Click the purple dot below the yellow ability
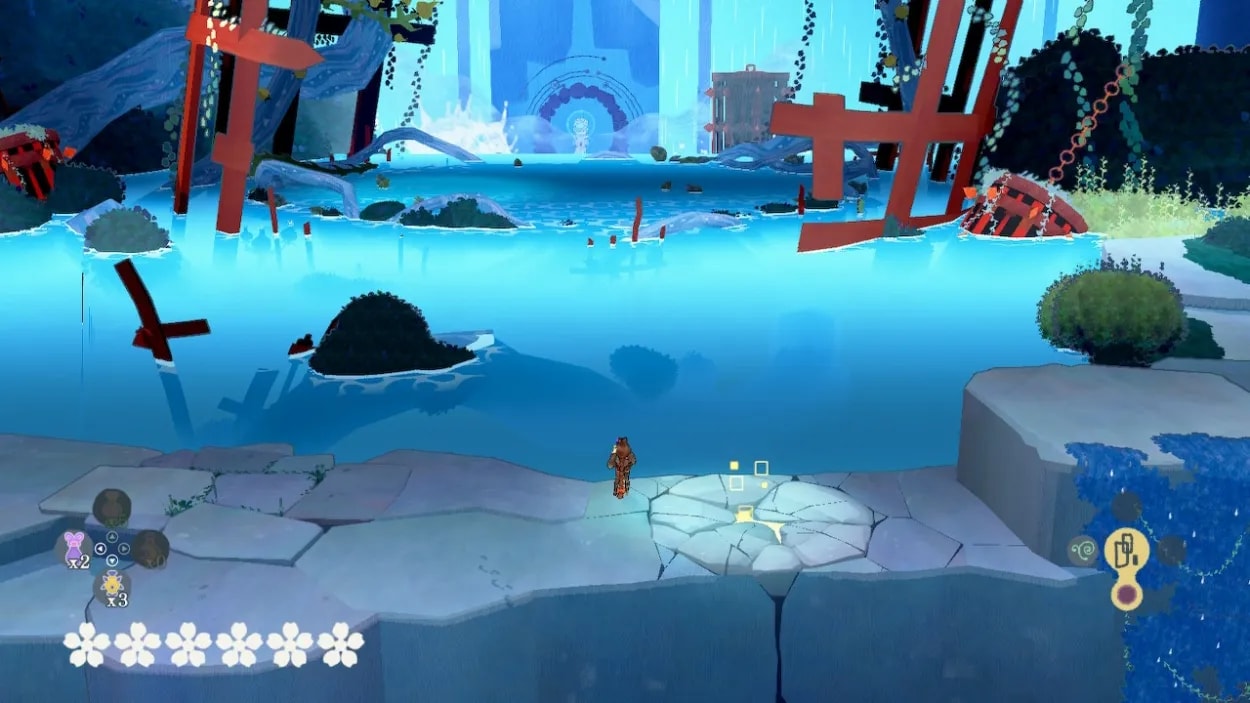 (x=1126, y=596)
